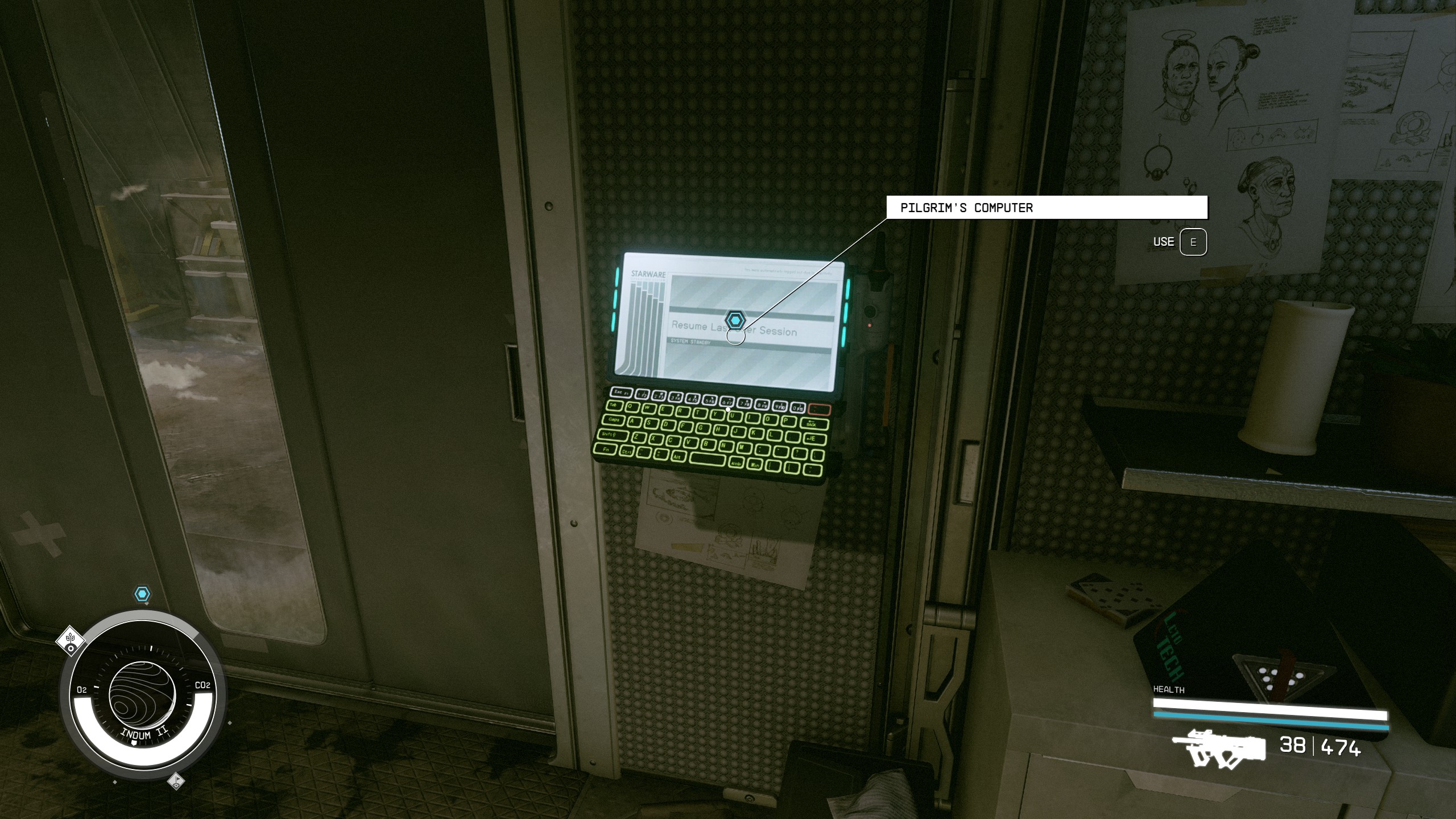
Task: Click the CO2 indicator on the scanner dial
Action: pos(202,685)
